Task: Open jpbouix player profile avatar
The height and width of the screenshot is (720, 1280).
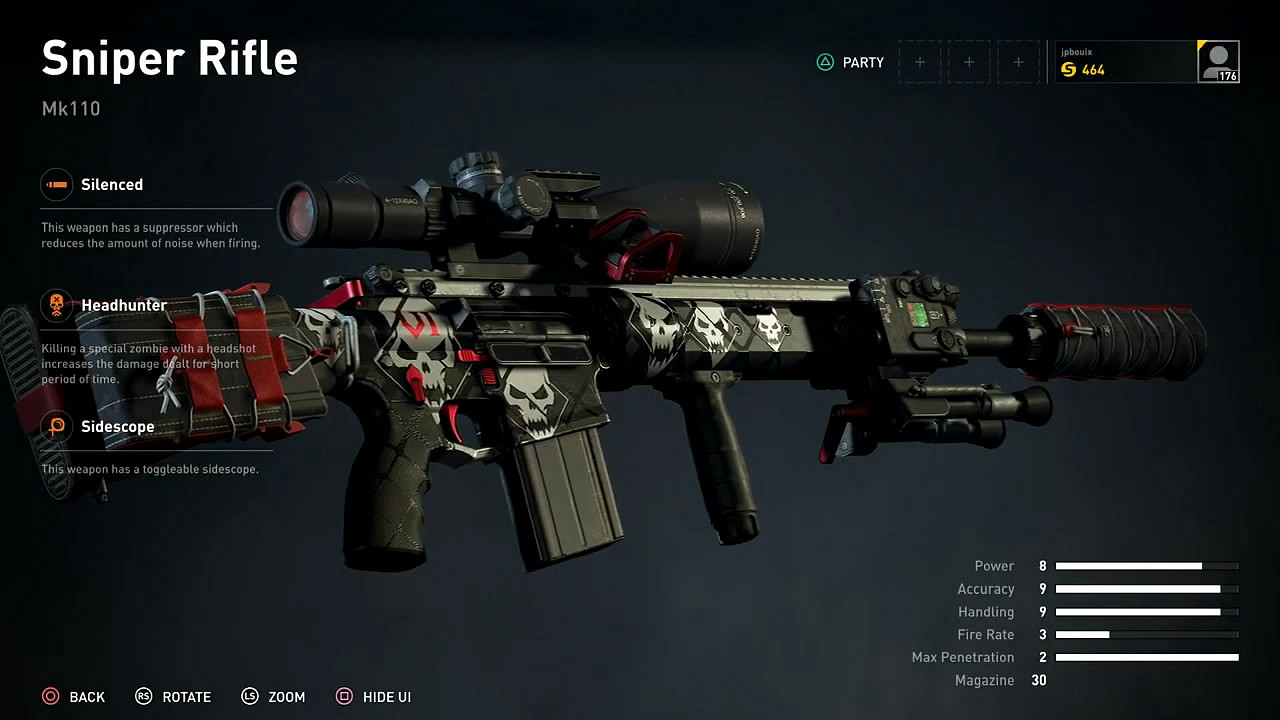Action: pos(1218,62)
